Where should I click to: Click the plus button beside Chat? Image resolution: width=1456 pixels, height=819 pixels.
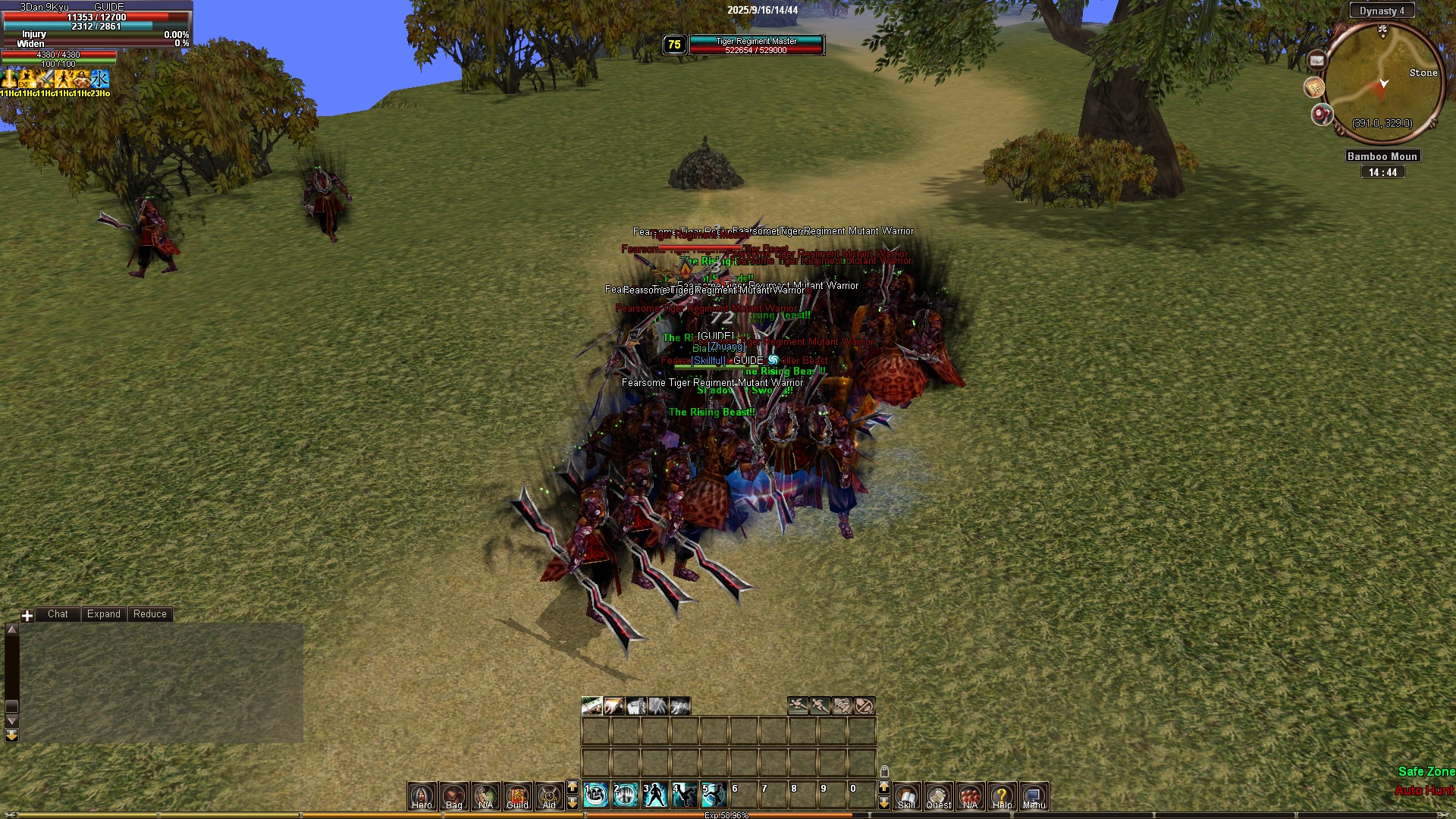pos(27,615)
